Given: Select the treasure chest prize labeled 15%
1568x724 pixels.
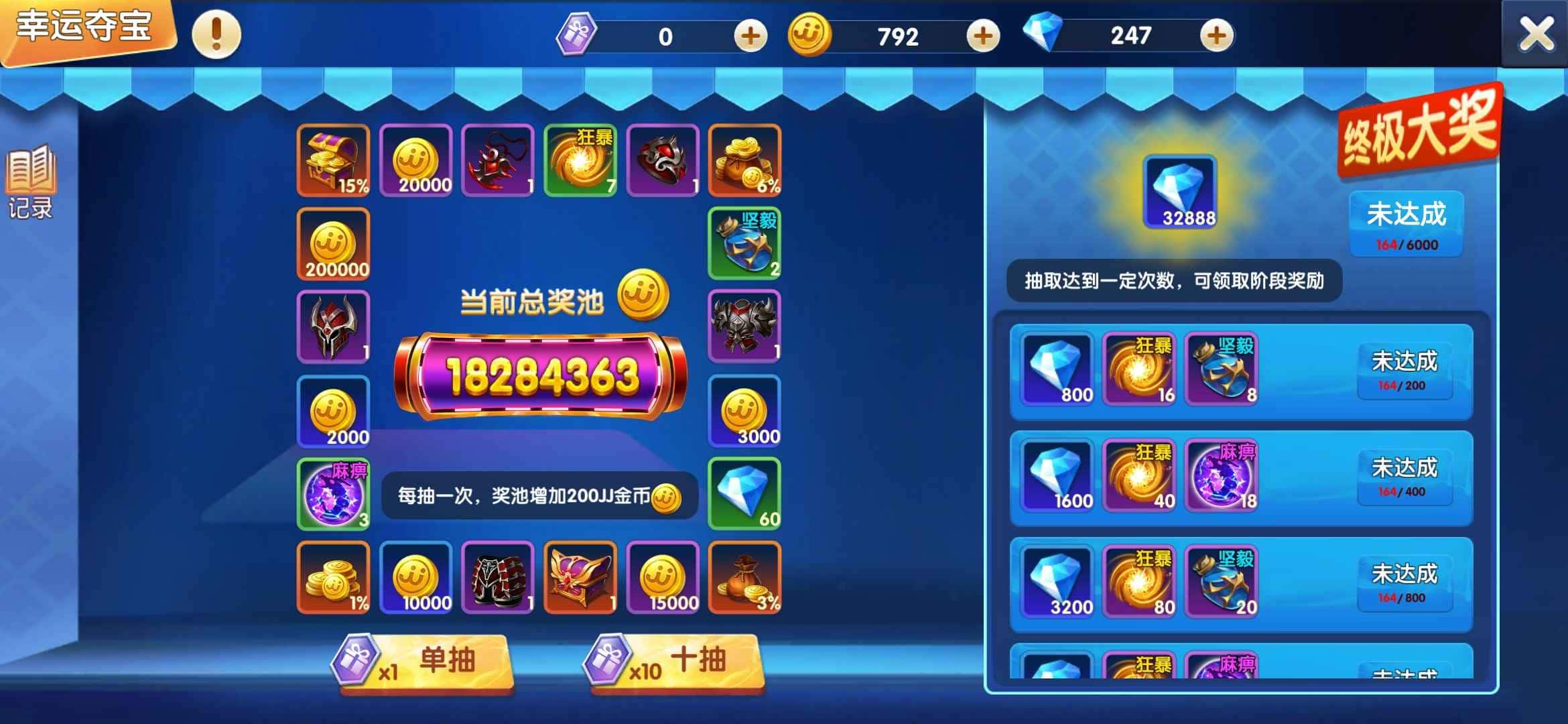Looking at the screenshot, I should (333, 161).
